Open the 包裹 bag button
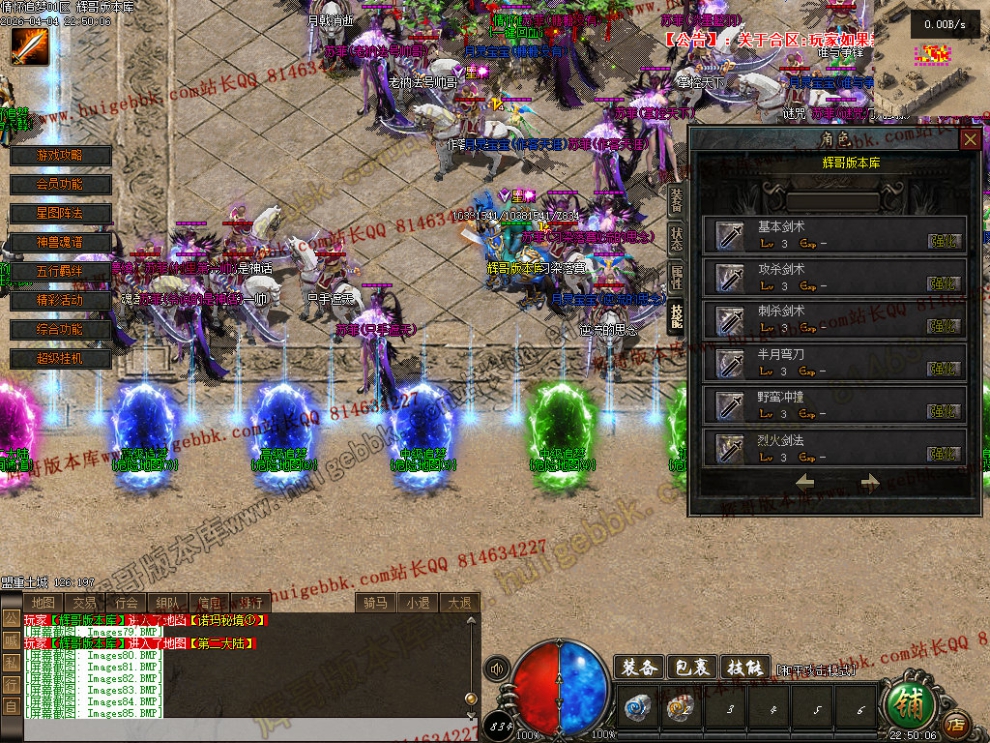Image resolution: width=990 pixels, height=743 pixels. (x=690, y=667)
